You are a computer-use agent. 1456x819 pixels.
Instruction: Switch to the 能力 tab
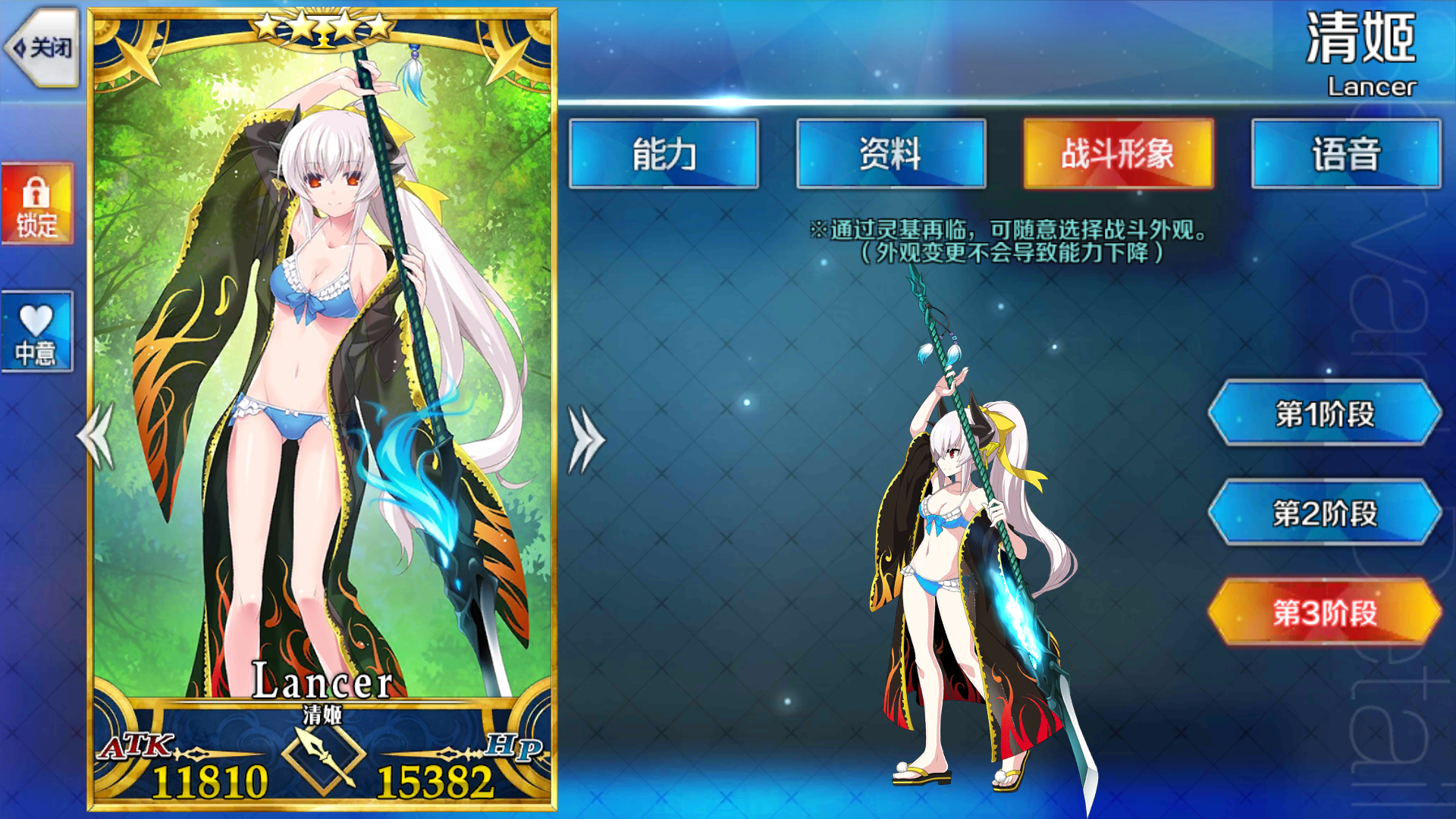[664, 155]
